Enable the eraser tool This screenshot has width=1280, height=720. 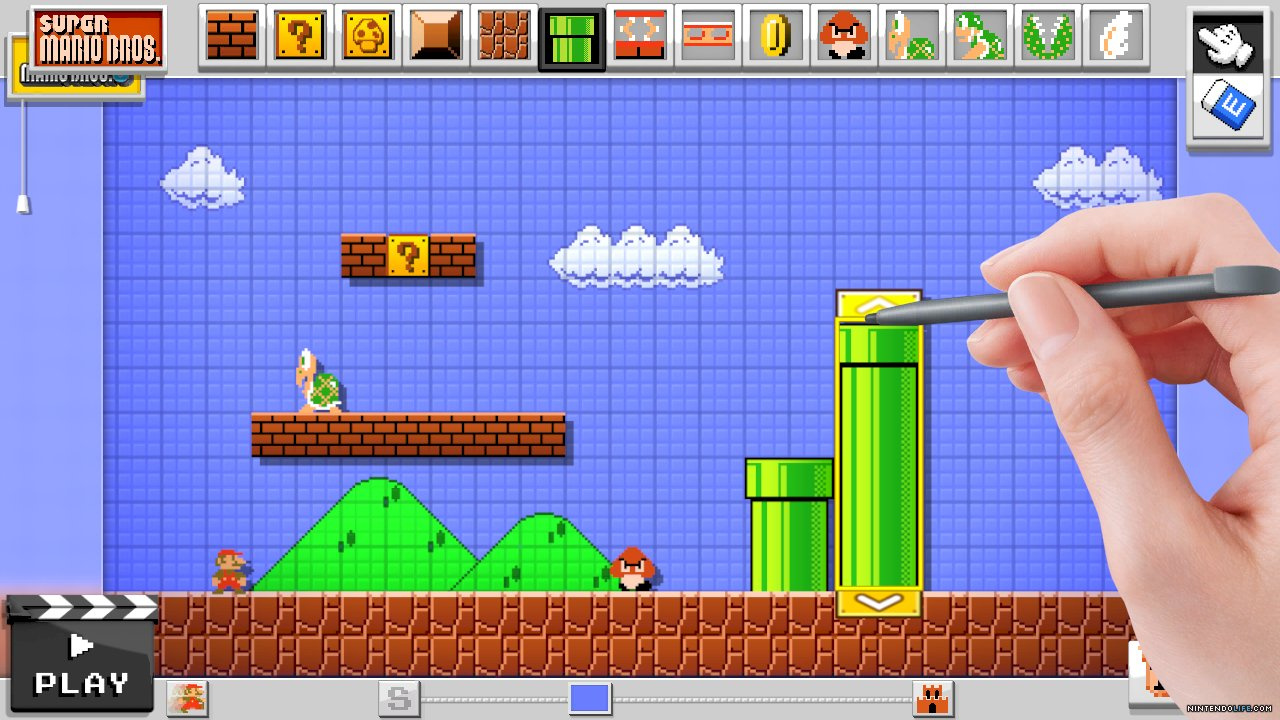click(x=1229, y=103)
